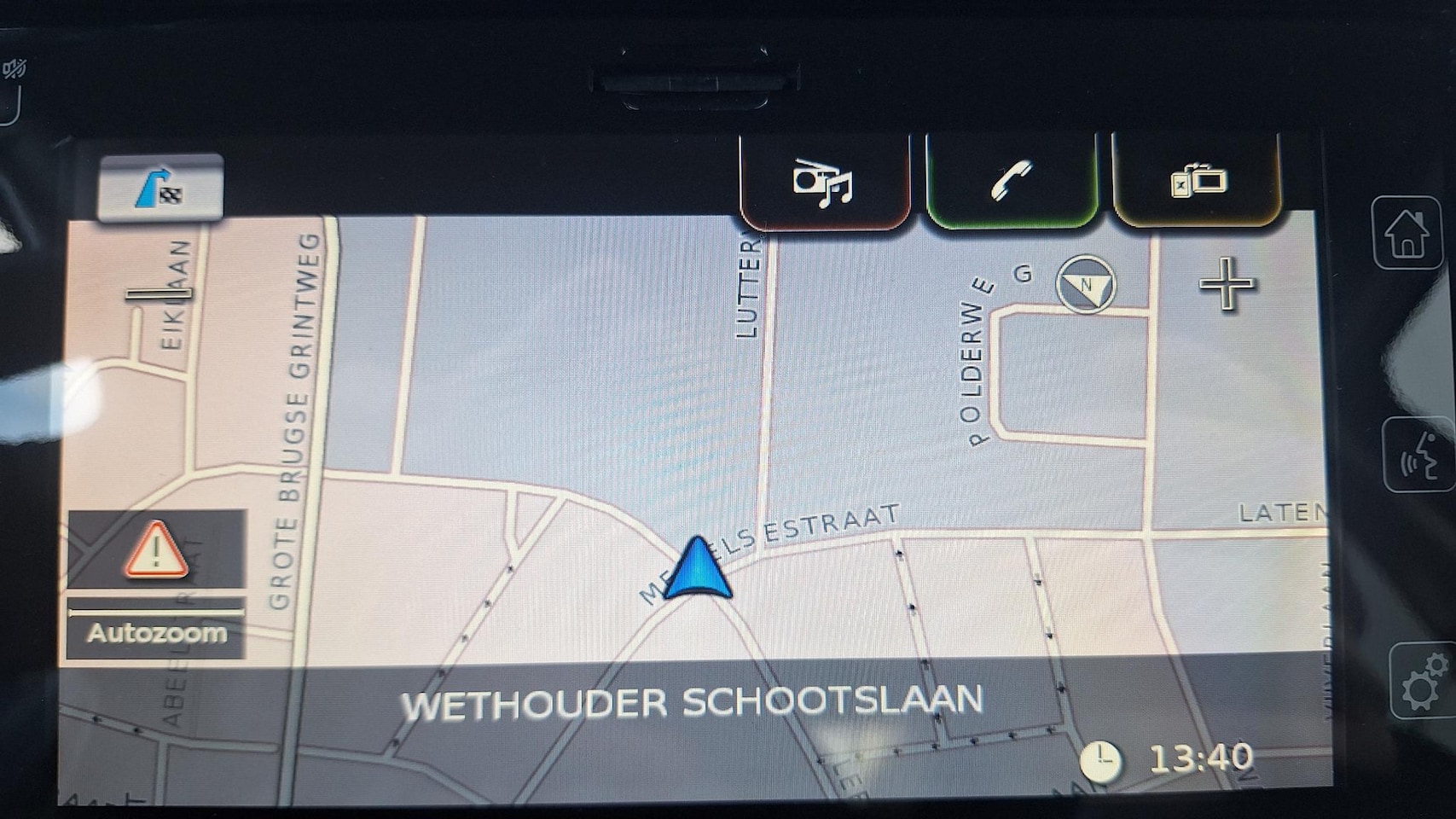Screen dimensions: 1456x819
Task: Open the settings gear
Action: [x=1421, y=682]
